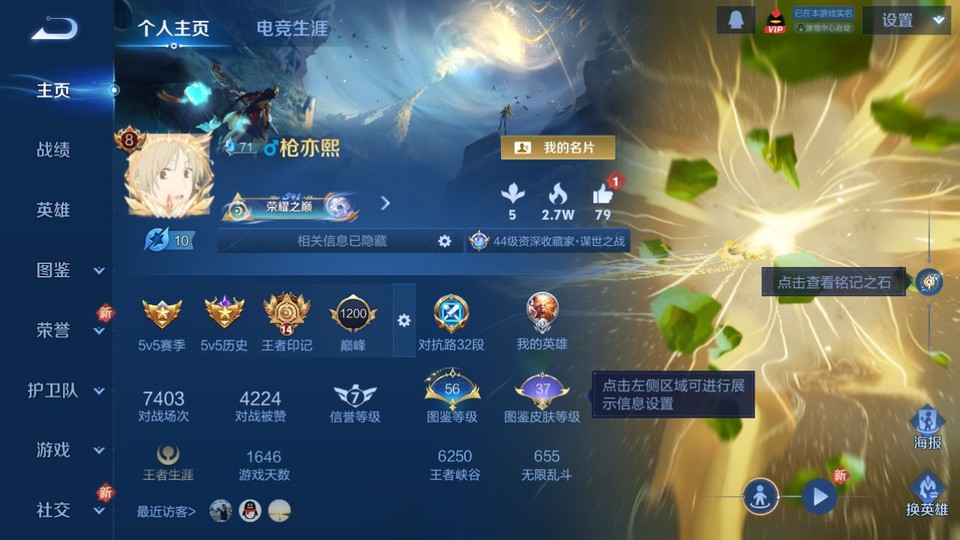This screenshot has width=960, height=540.
Task: Switch to the 电竞生涯 tab
Action: coord(292,28)
